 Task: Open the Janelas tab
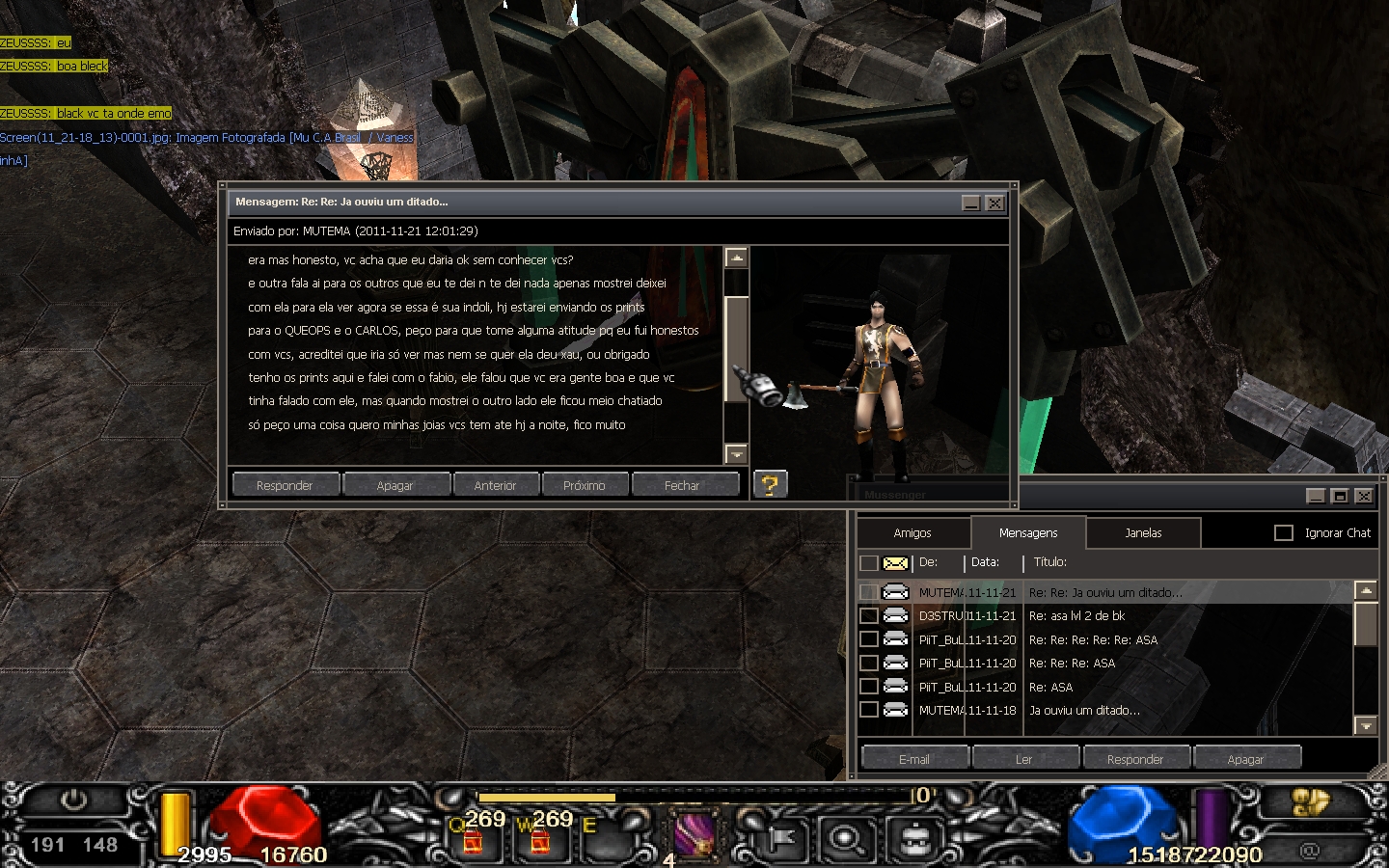tap(1143, 532)
